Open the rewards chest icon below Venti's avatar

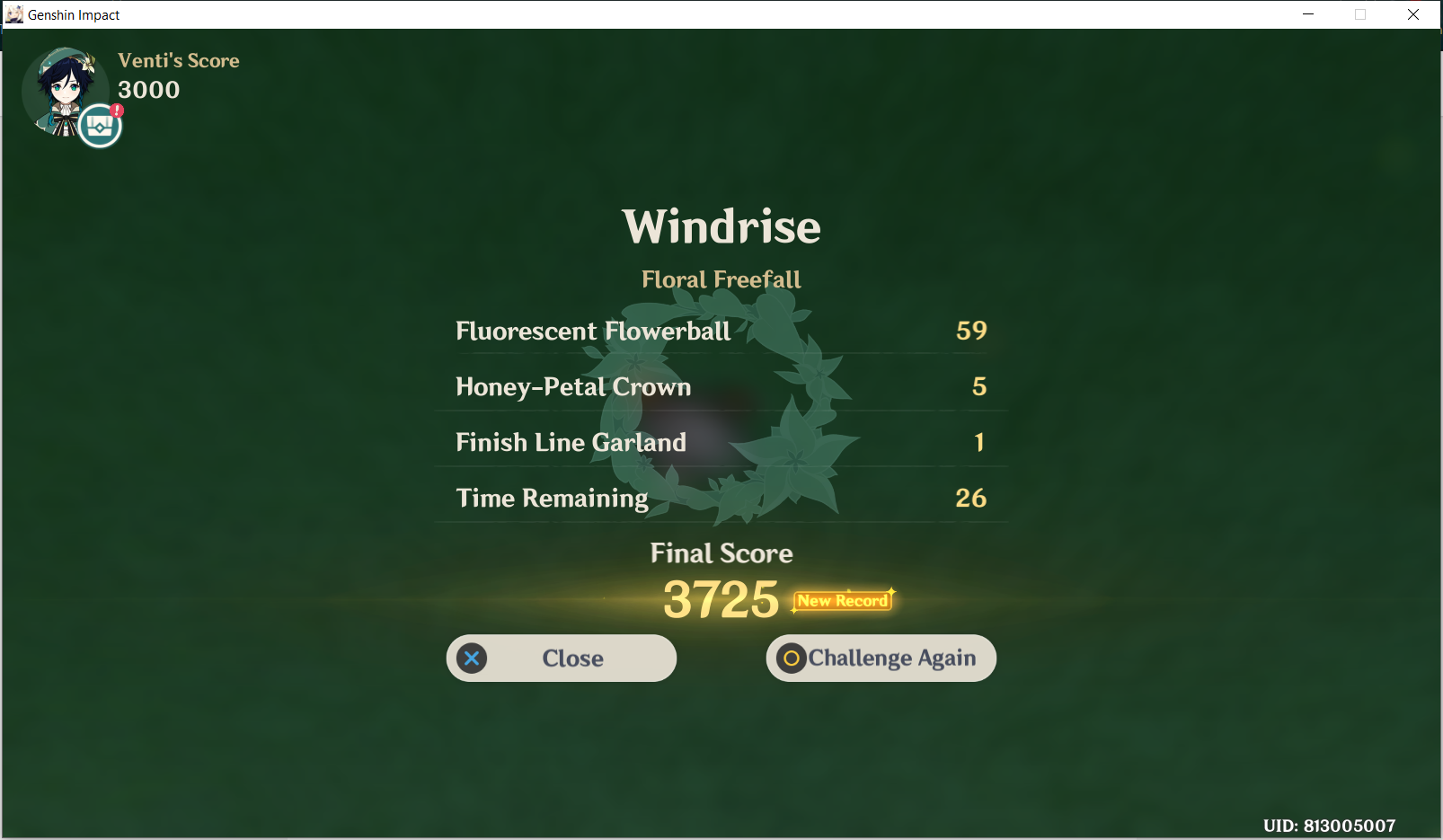(99, 126)
